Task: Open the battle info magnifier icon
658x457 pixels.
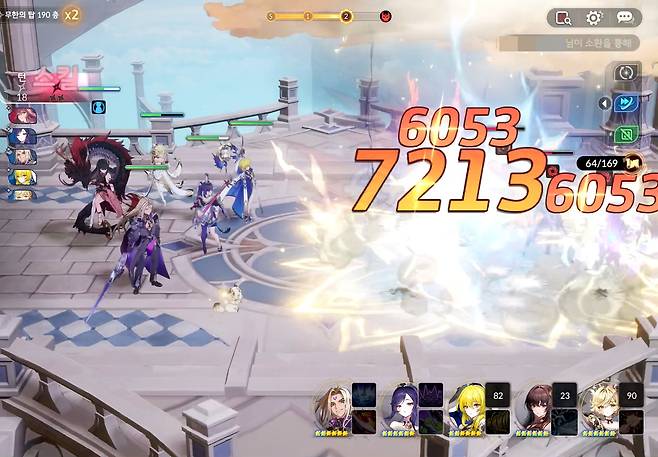Action: tap(563, 18)
